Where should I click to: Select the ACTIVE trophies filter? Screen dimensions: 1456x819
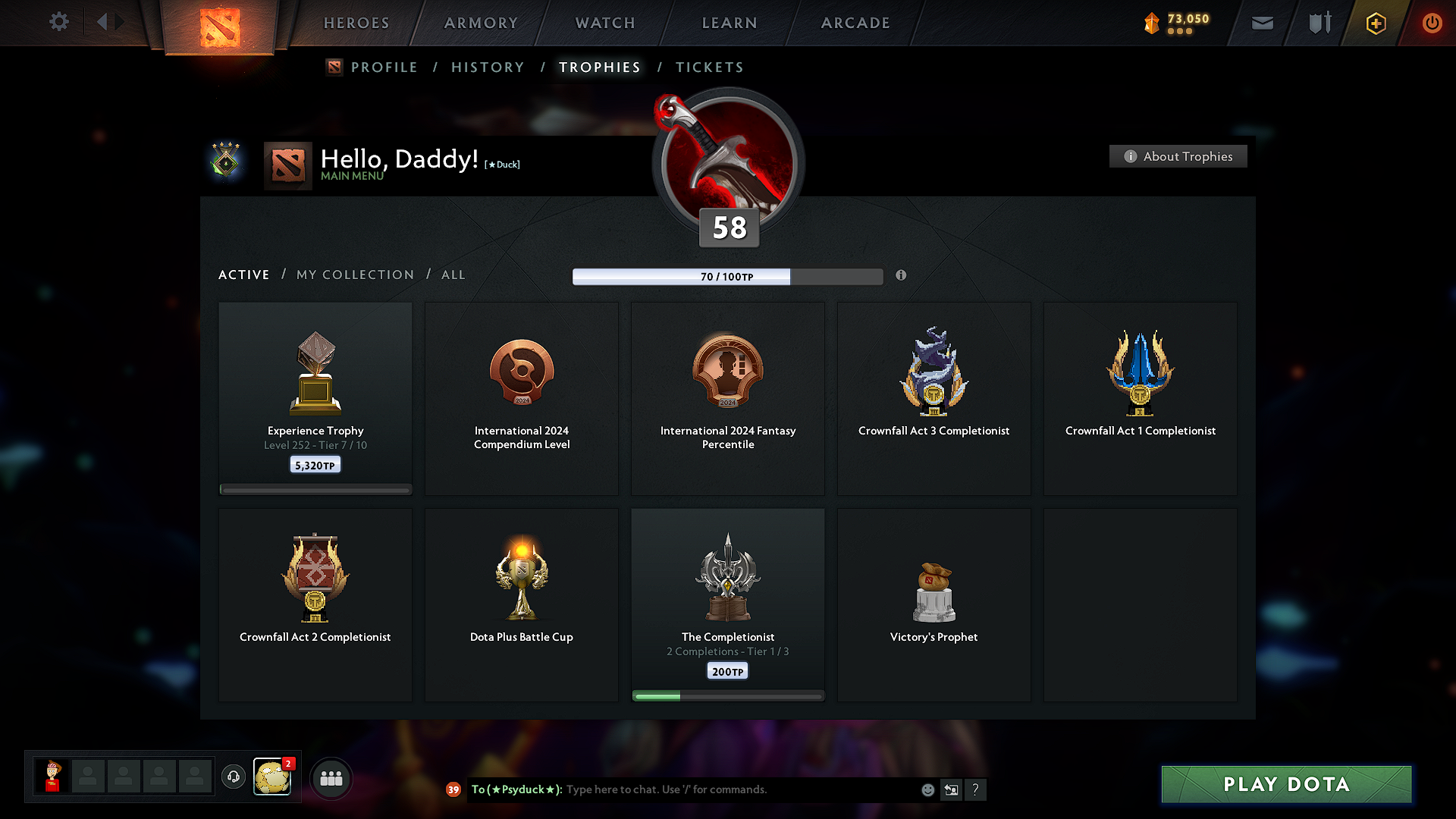(243, 275)
